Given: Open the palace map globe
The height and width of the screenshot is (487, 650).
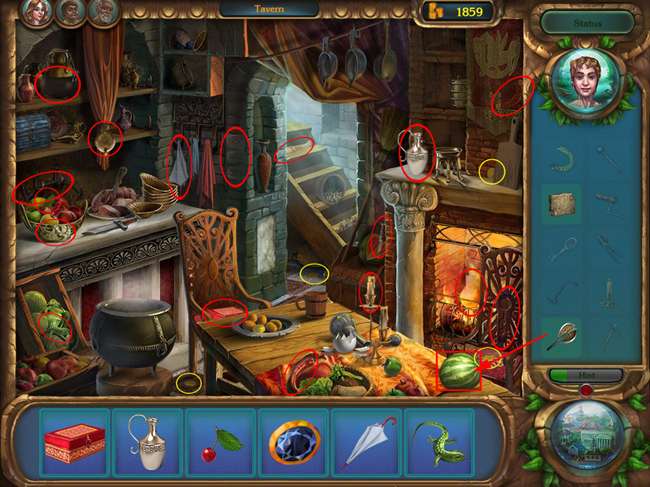Looking at the screenshot, I should tap(587, 433).
